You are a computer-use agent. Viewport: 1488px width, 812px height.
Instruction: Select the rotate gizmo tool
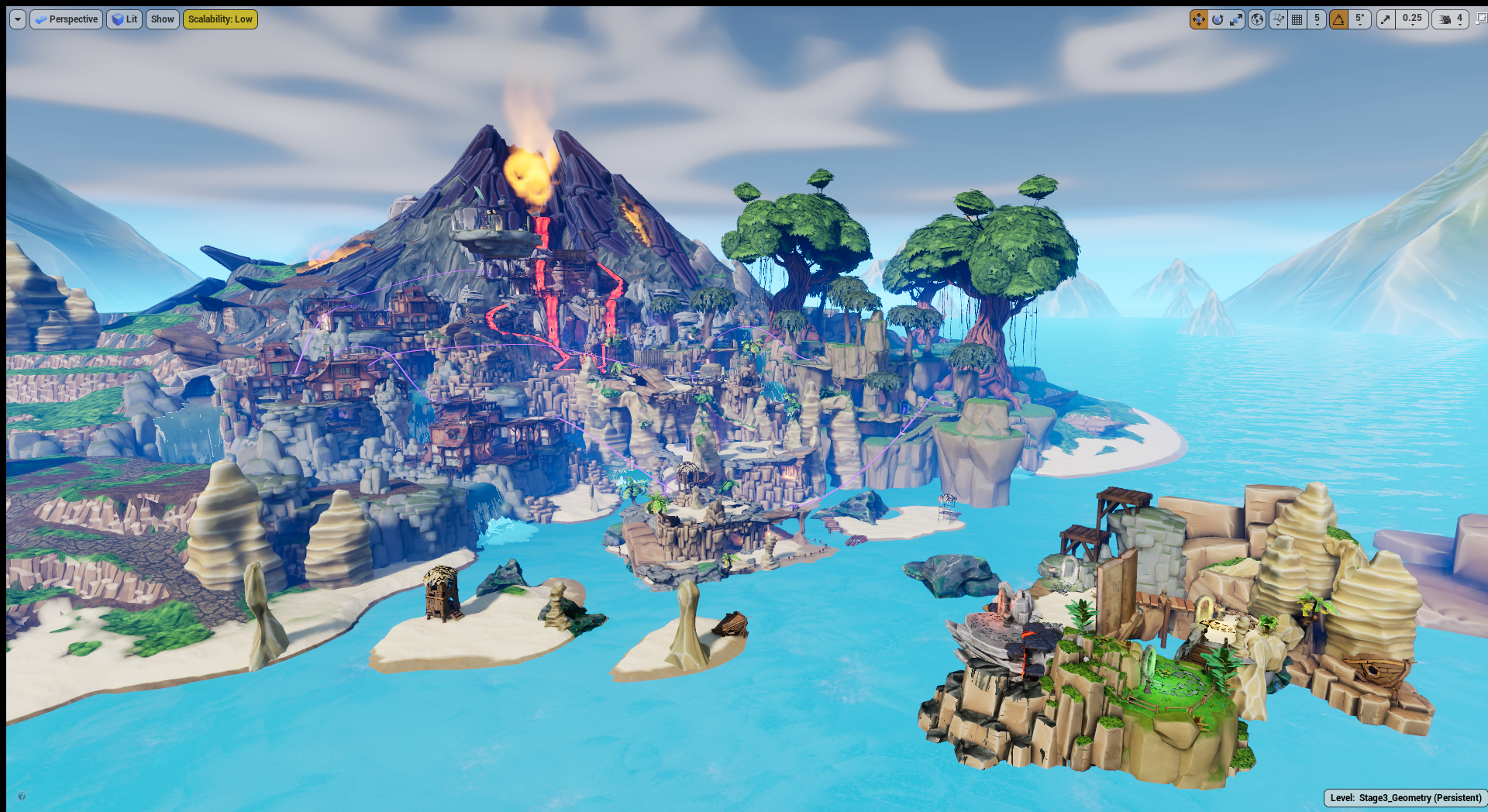[x=1218, y=19]
